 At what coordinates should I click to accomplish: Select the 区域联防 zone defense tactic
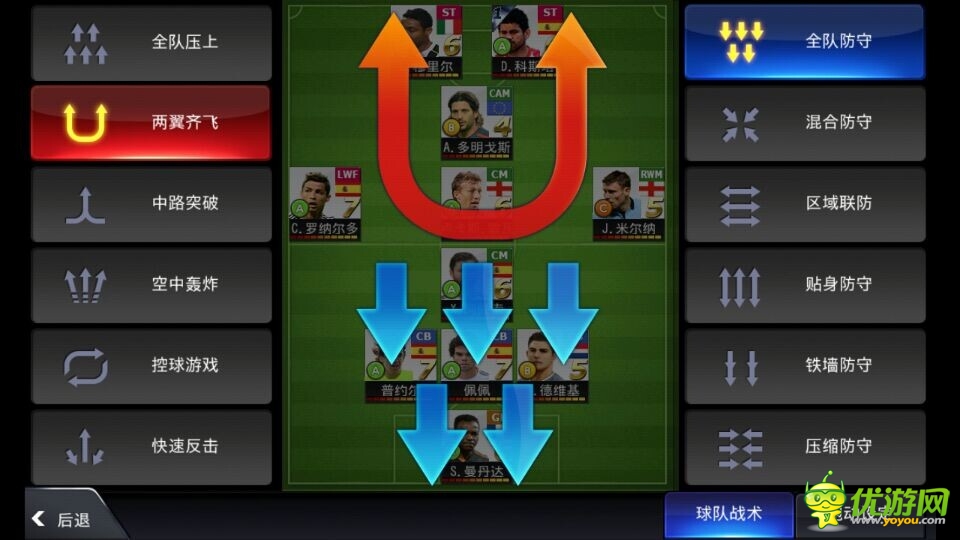pos(804,203)
